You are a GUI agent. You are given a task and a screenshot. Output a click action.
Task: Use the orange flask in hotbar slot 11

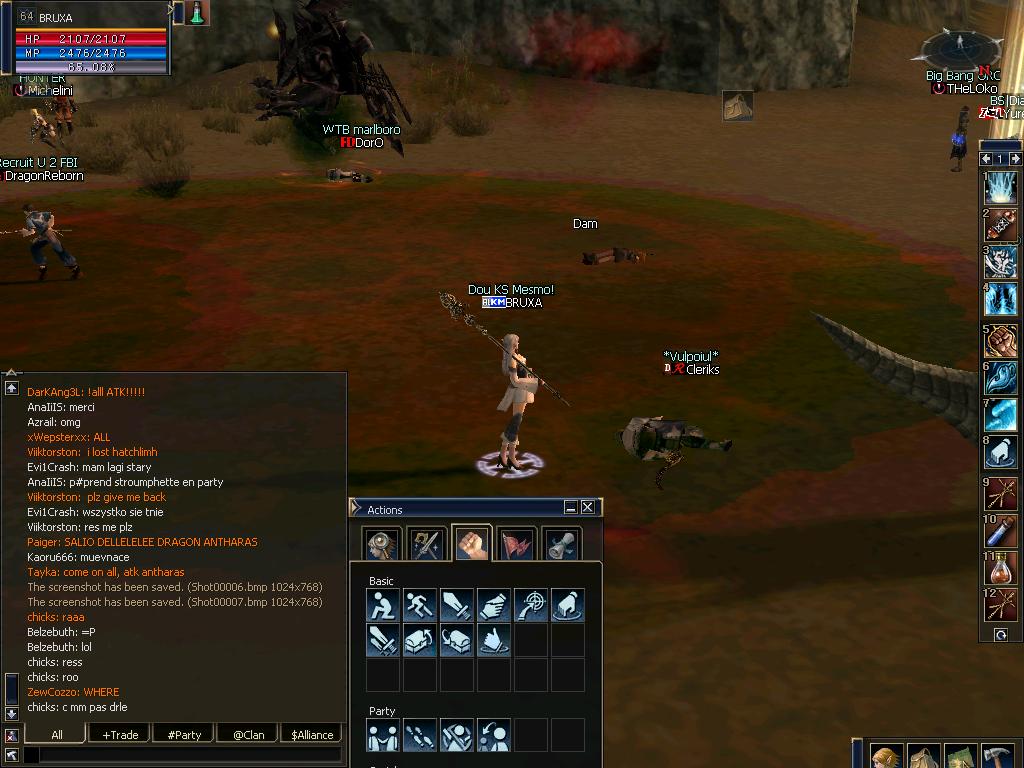click(1000, 569)
